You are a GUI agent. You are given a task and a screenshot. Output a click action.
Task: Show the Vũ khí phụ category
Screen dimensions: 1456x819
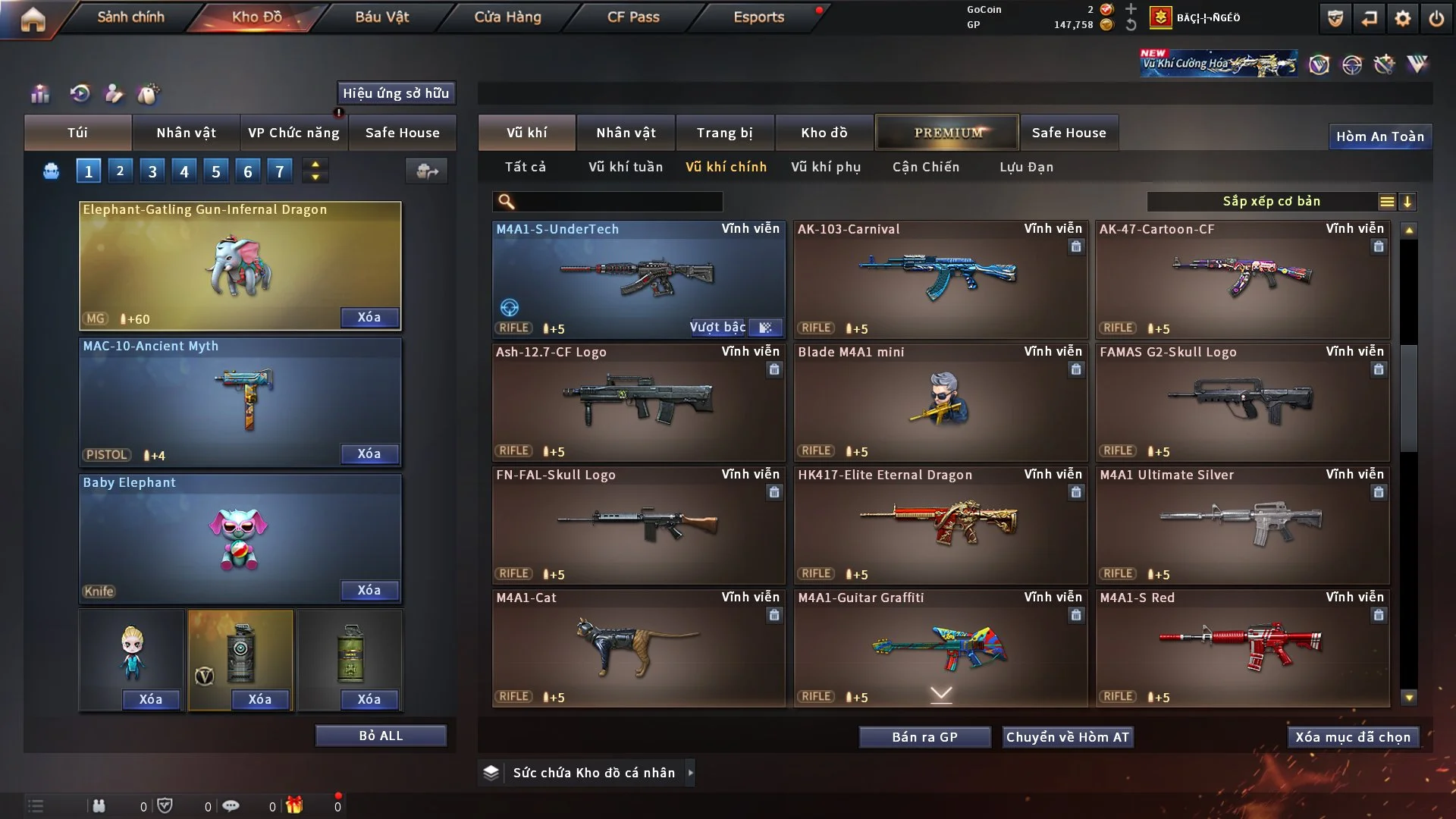(x=826, y=167)
